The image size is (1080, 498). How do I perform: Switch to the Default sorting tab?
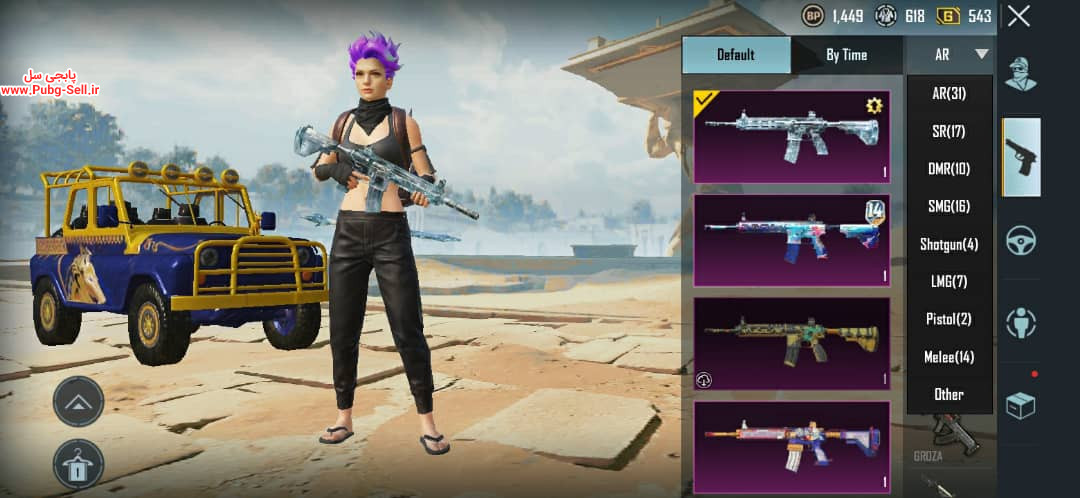(x=736, y=55)
